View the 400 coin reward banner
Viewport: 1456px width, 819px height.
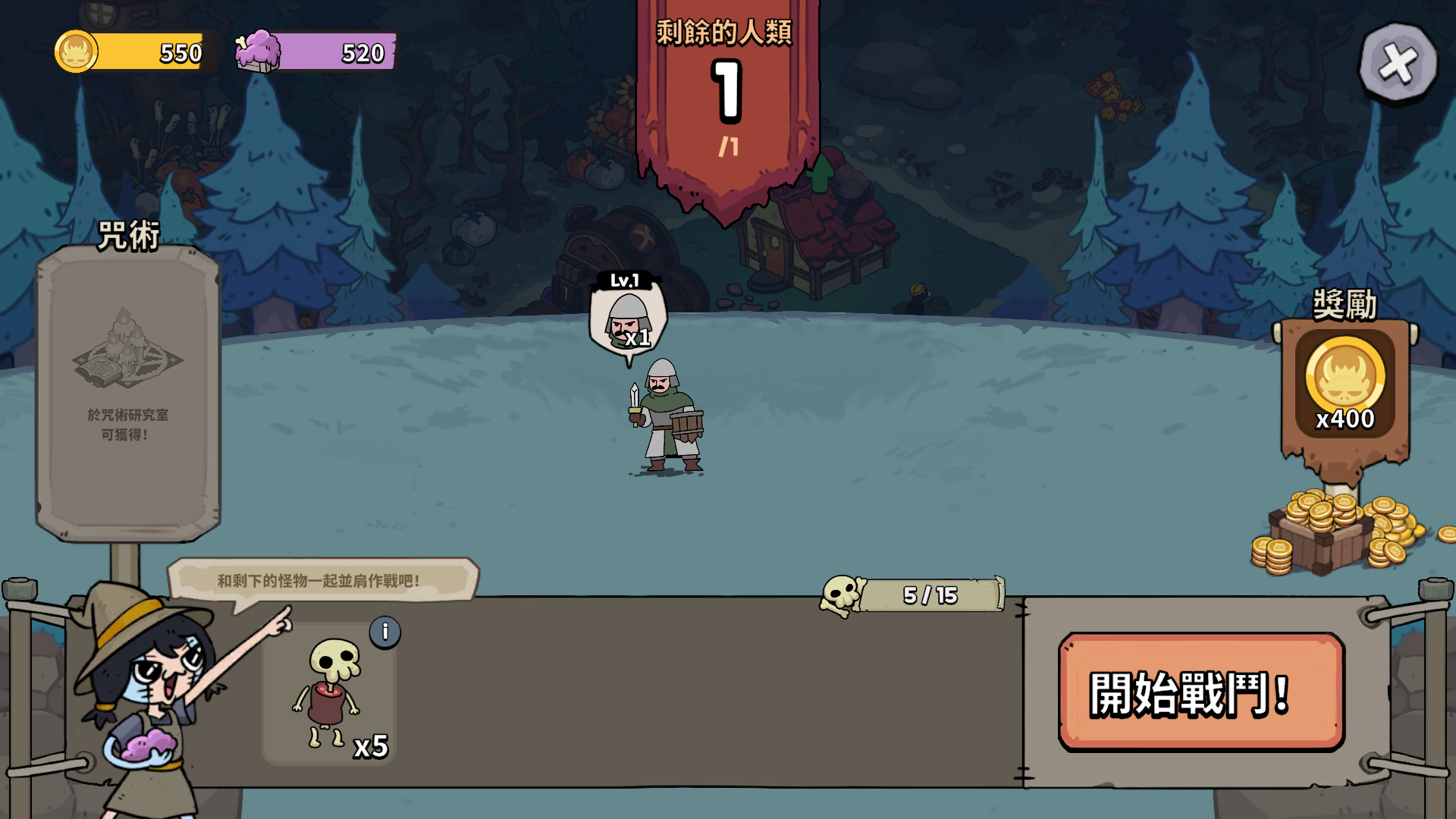click(1345, 387)
